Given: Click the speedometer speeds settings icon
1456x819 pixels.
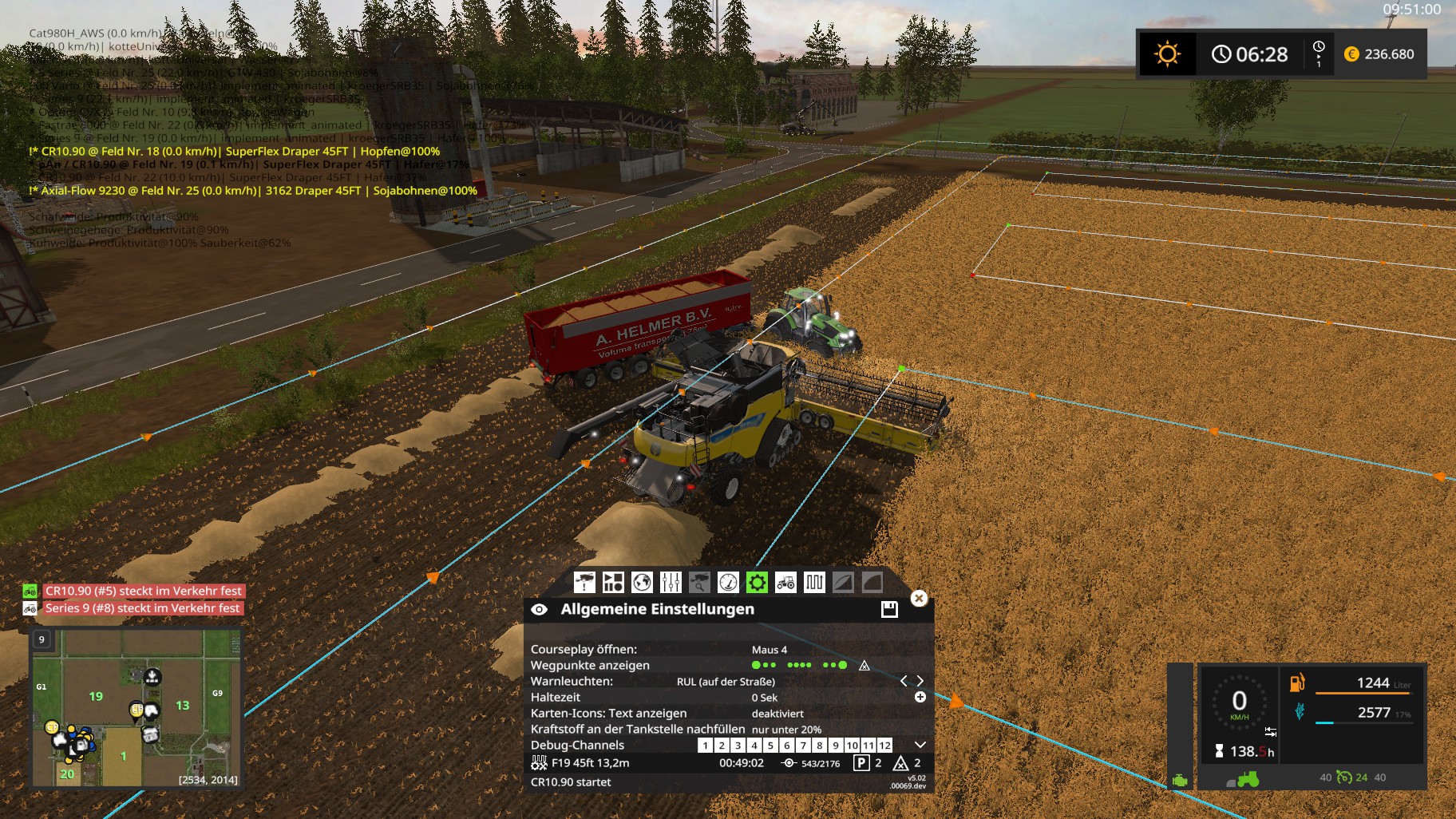Looking at the screenshot, I should pyautogui.click(x=728, y=582).
